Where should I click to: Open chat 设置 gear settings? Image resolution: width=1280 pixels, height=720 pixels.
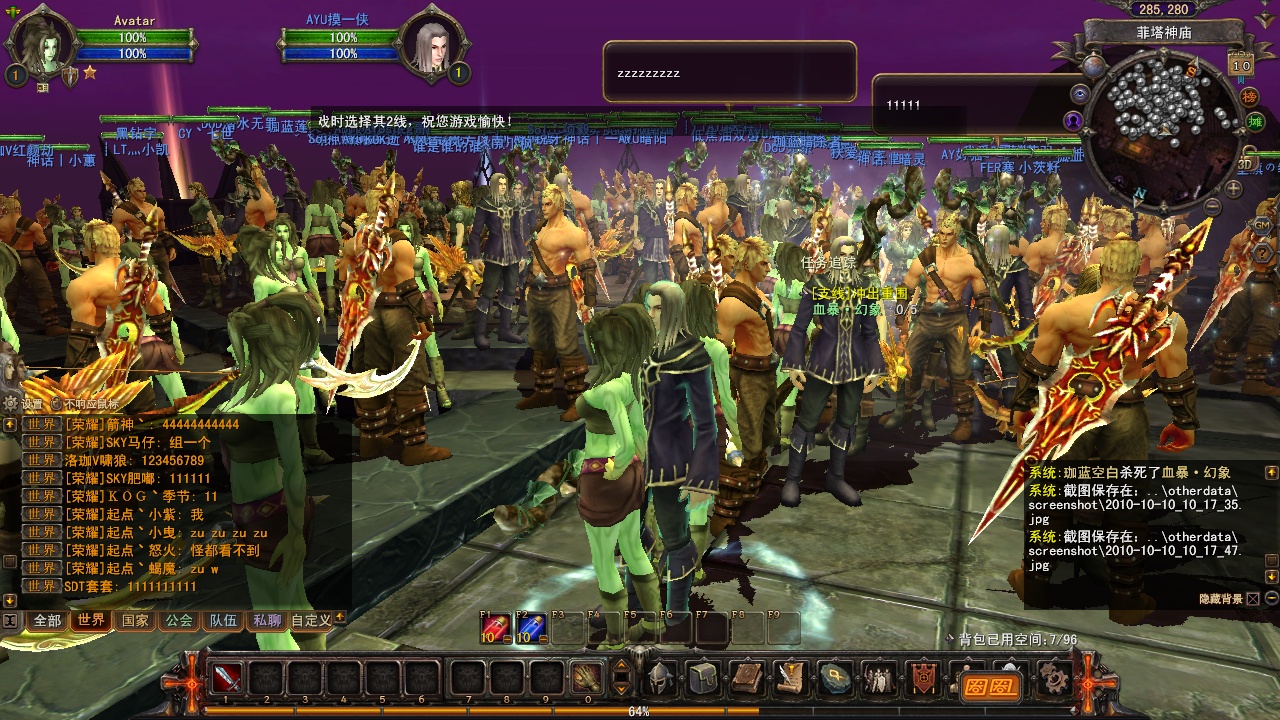[11, 404]
